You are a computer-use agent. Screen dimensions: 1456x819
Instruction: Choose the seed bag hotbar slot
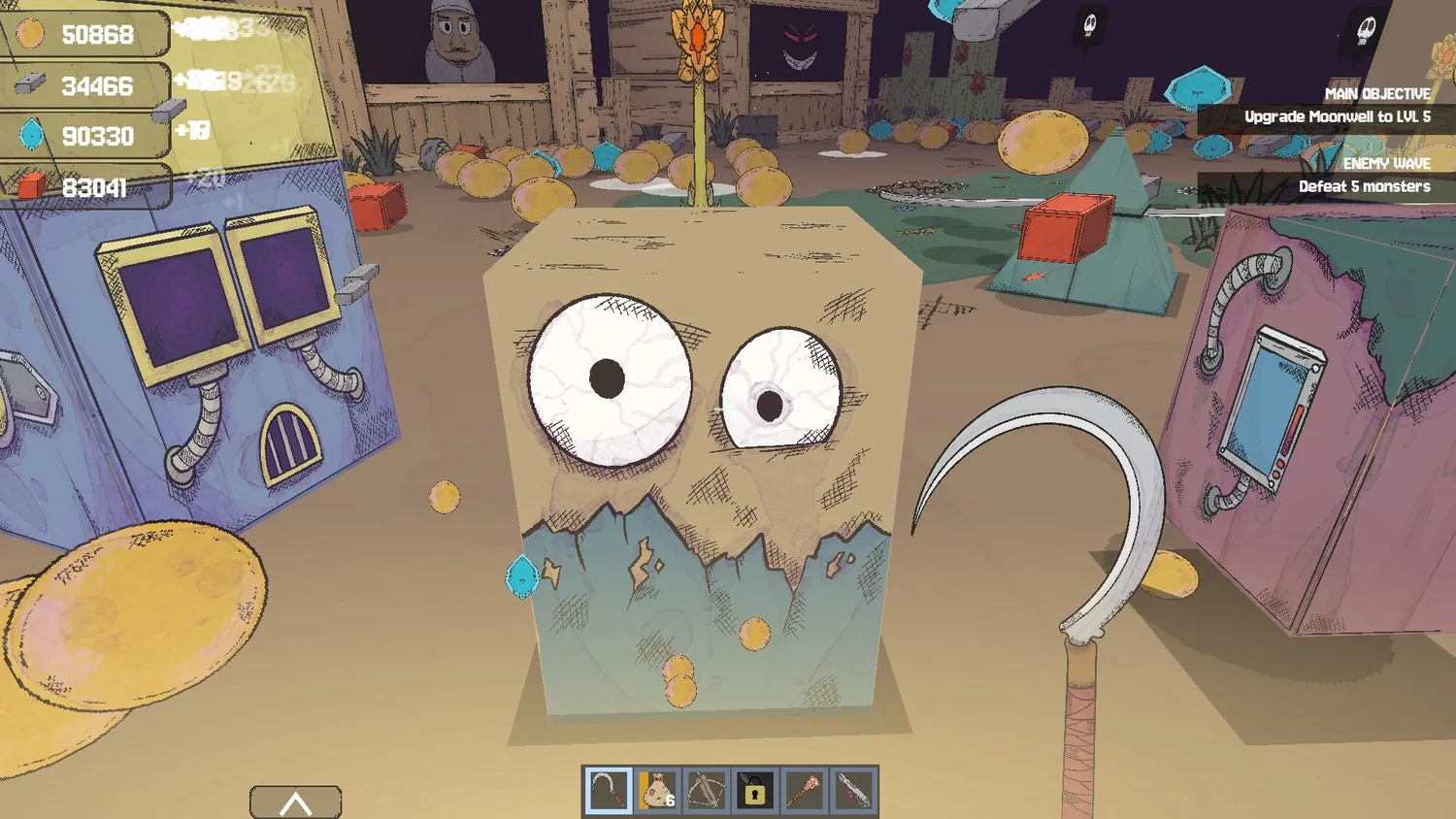click(657, 792)
